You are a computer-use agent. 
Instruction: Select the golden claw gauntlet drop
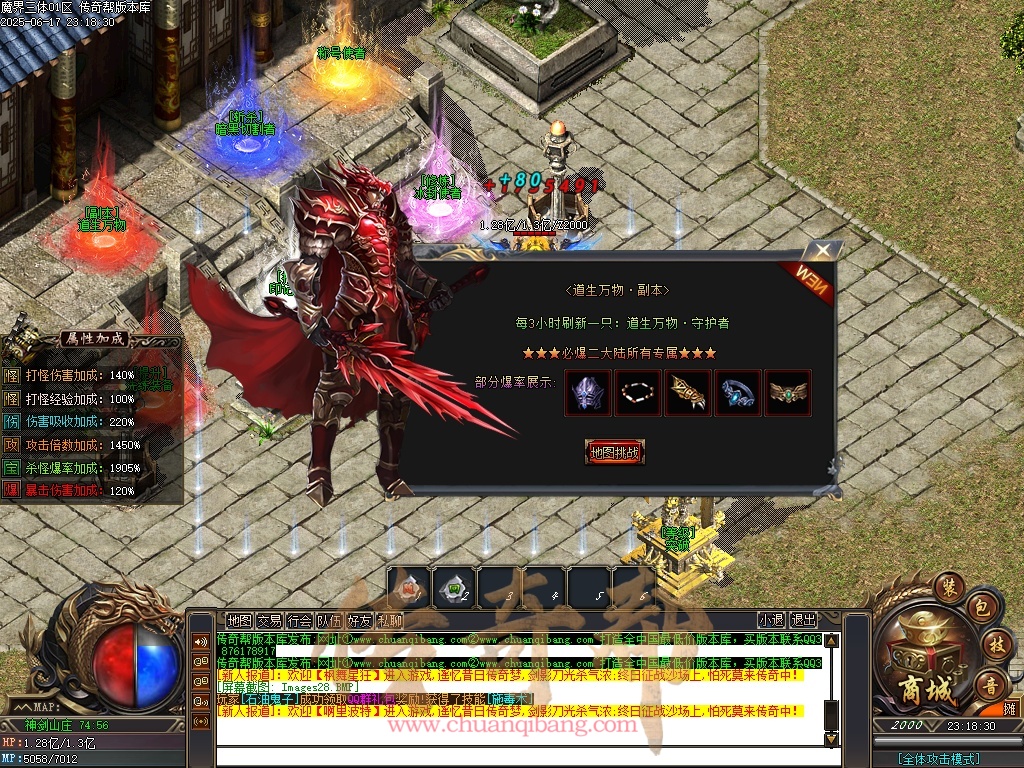click(688, 392)
